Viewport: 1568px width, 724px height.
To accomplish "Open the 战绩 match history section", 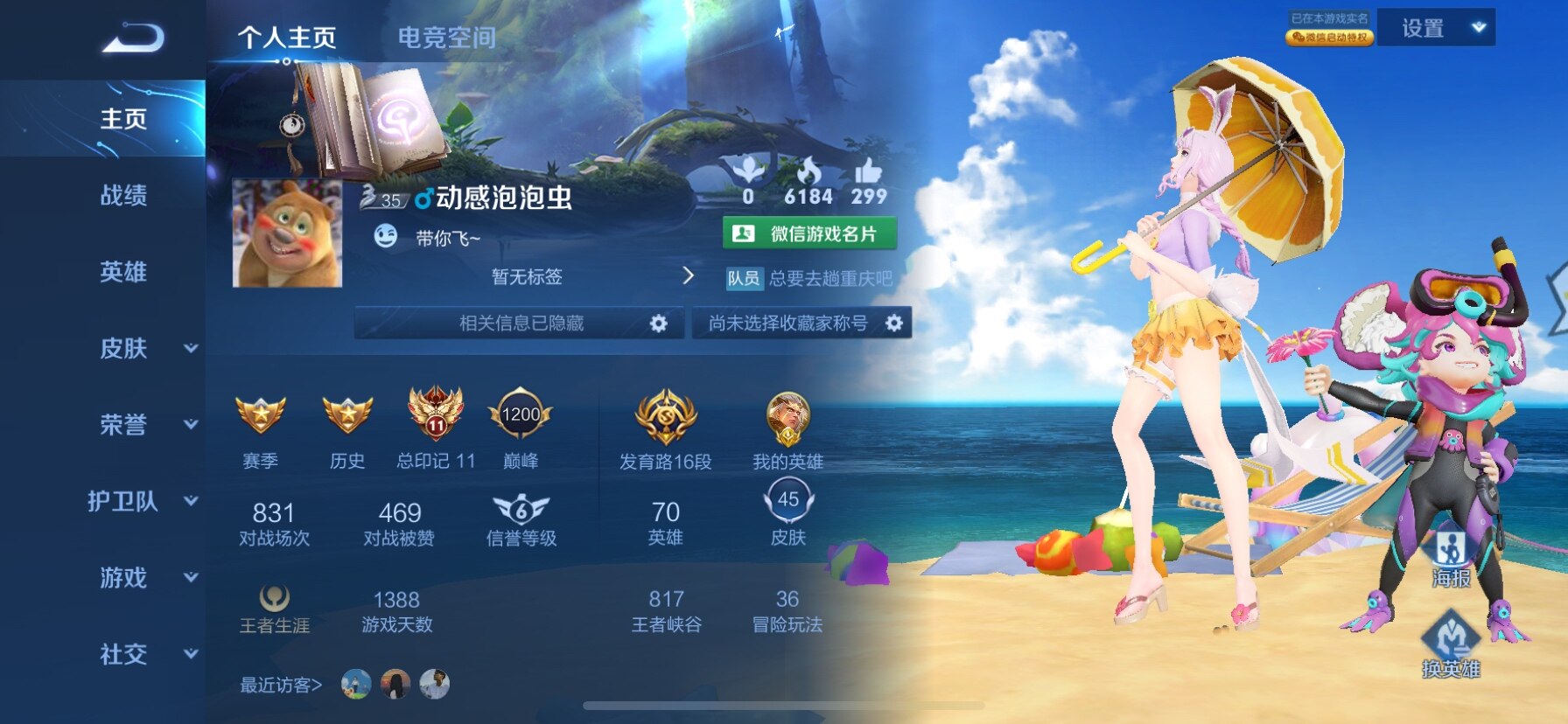I will click(x=123, y=195).
